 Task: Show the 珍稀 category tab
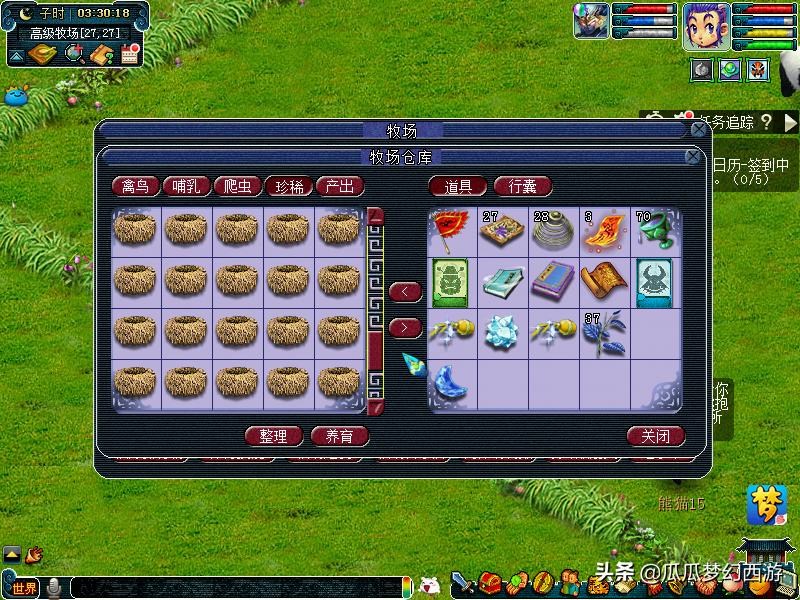click(x=288, y=187)
